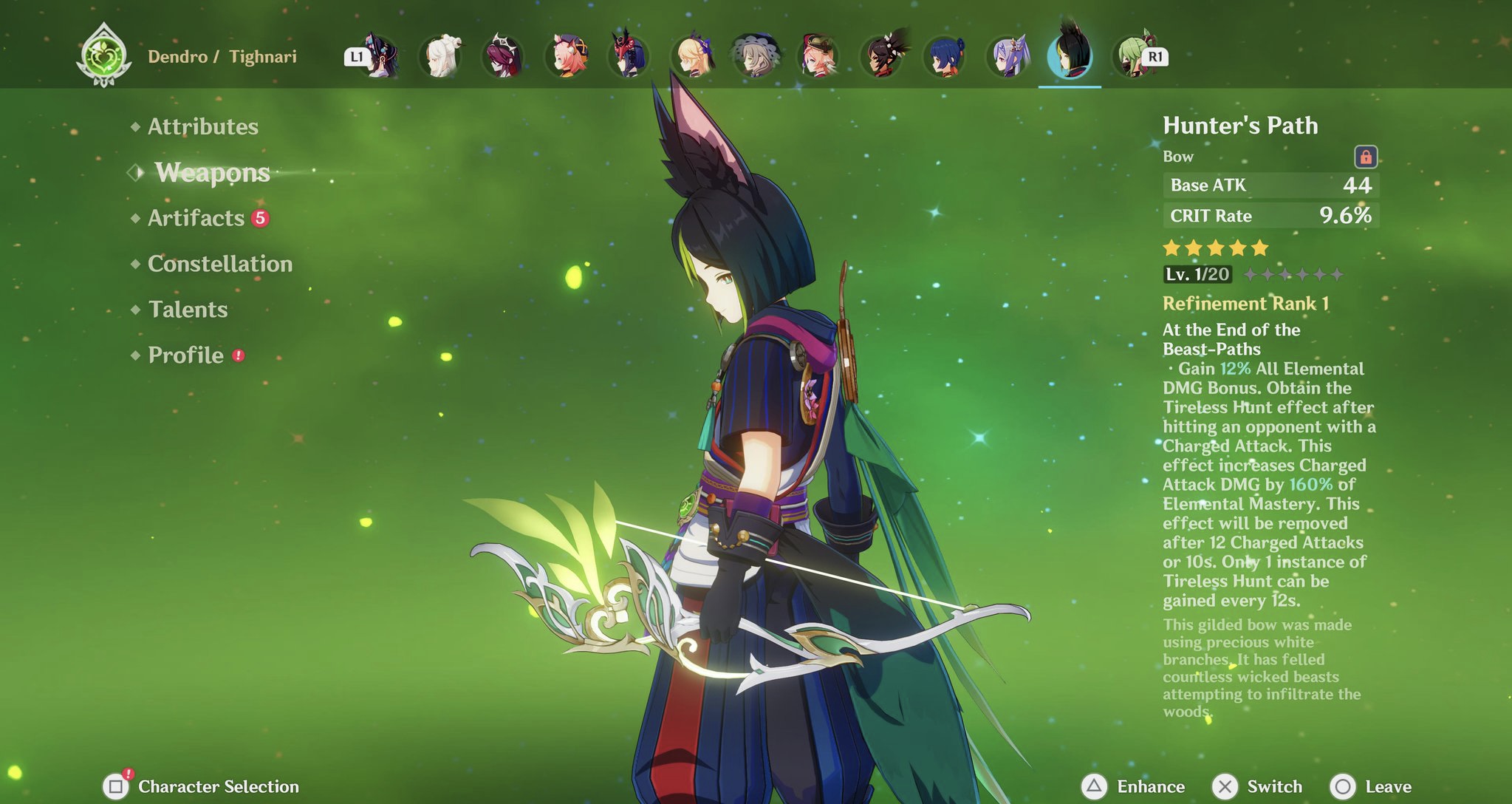Switch to Kujou Sara's masked portrait
The image size is (1512, 804).
pyautogui.click(x=630, y=56)
